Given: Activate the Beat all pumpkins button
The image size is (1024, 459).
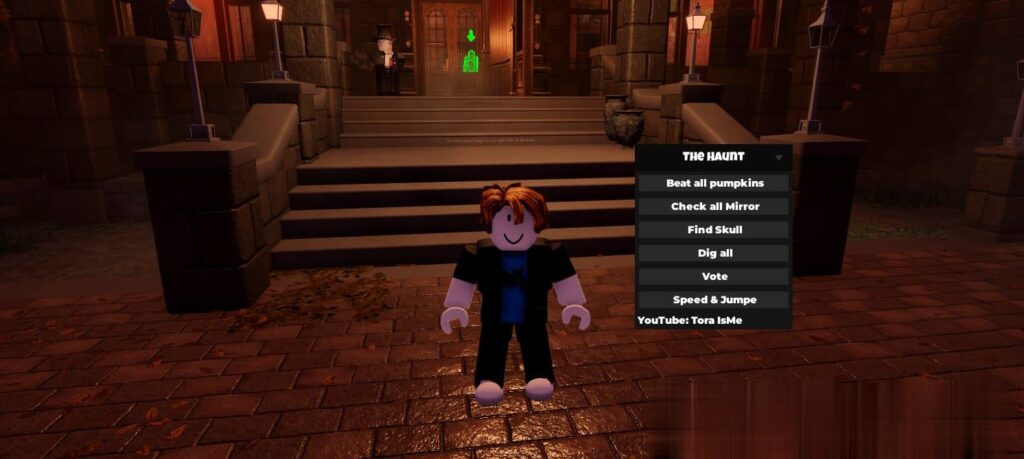Looking at the screenshot, I should tap(714, 183).
